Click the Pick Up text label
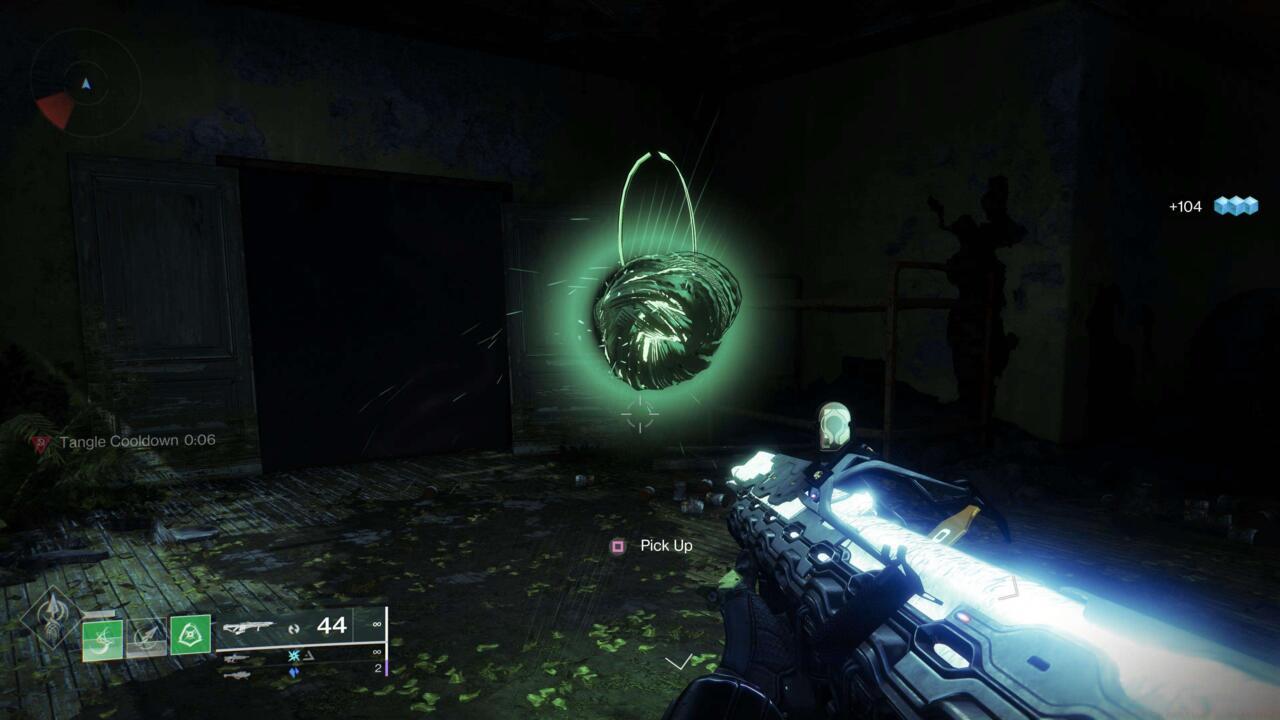 click(x=666, y=545)
